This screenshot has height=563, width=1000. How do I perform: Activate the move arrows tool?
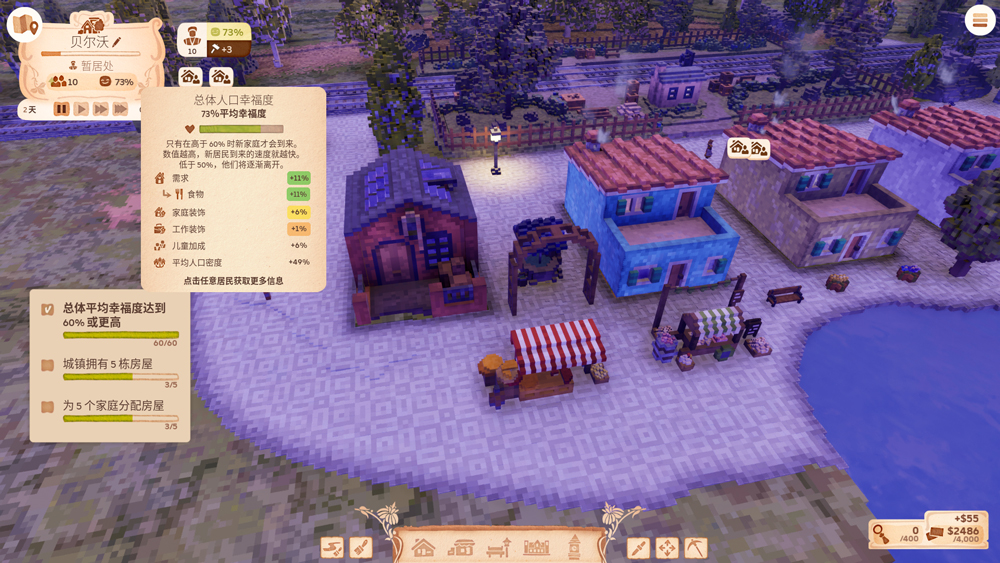(667, 548)
